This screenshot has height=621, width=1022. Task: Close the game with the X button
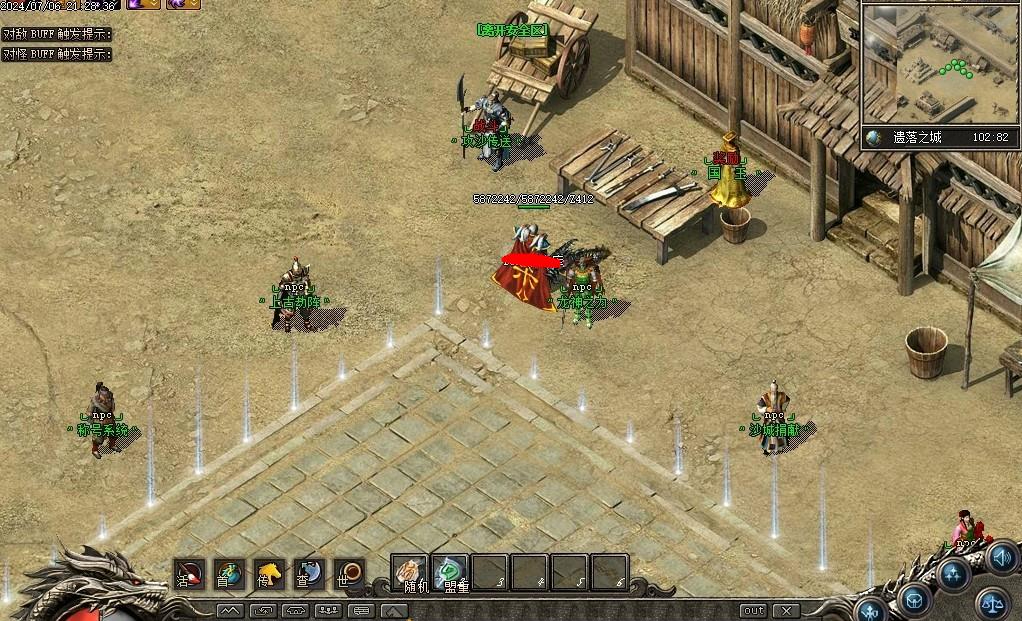[x=786, y=610]
